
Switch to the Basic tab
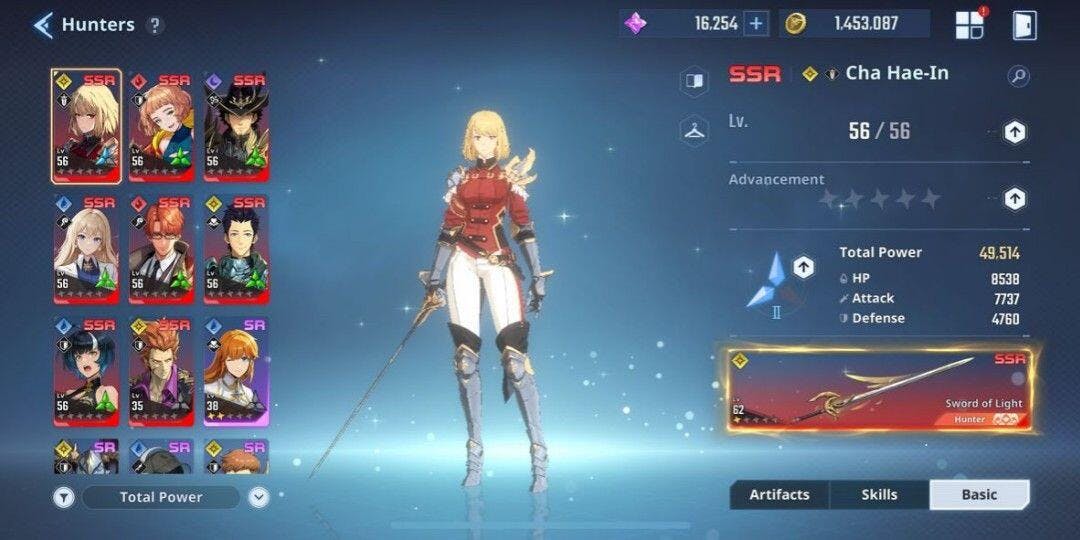[x=979, y=494]
